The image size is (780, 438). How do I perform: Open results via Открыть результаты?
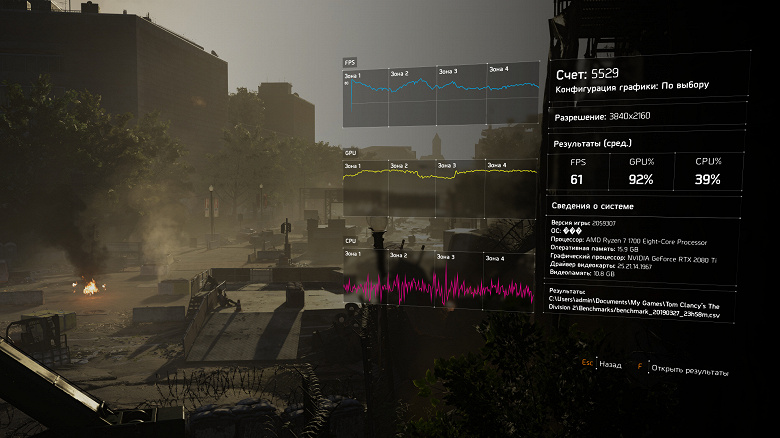coord(690,370)
